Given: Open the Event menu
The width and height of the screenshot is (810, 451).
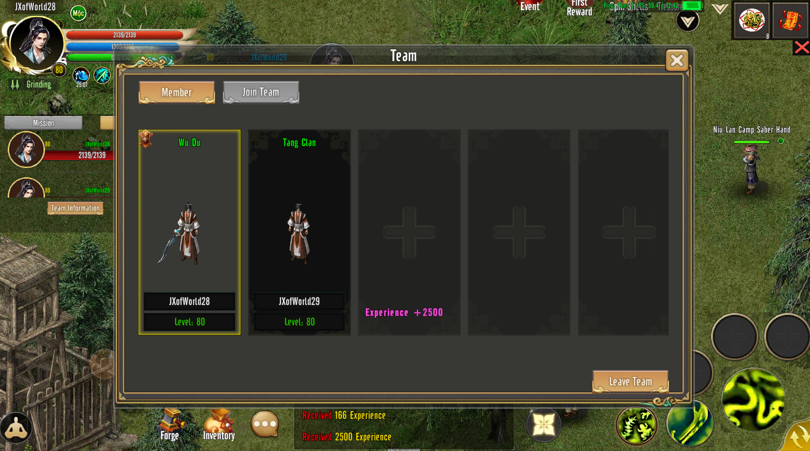Looking at the screenshot, I should pyautogui.click(x=530, y=6).
